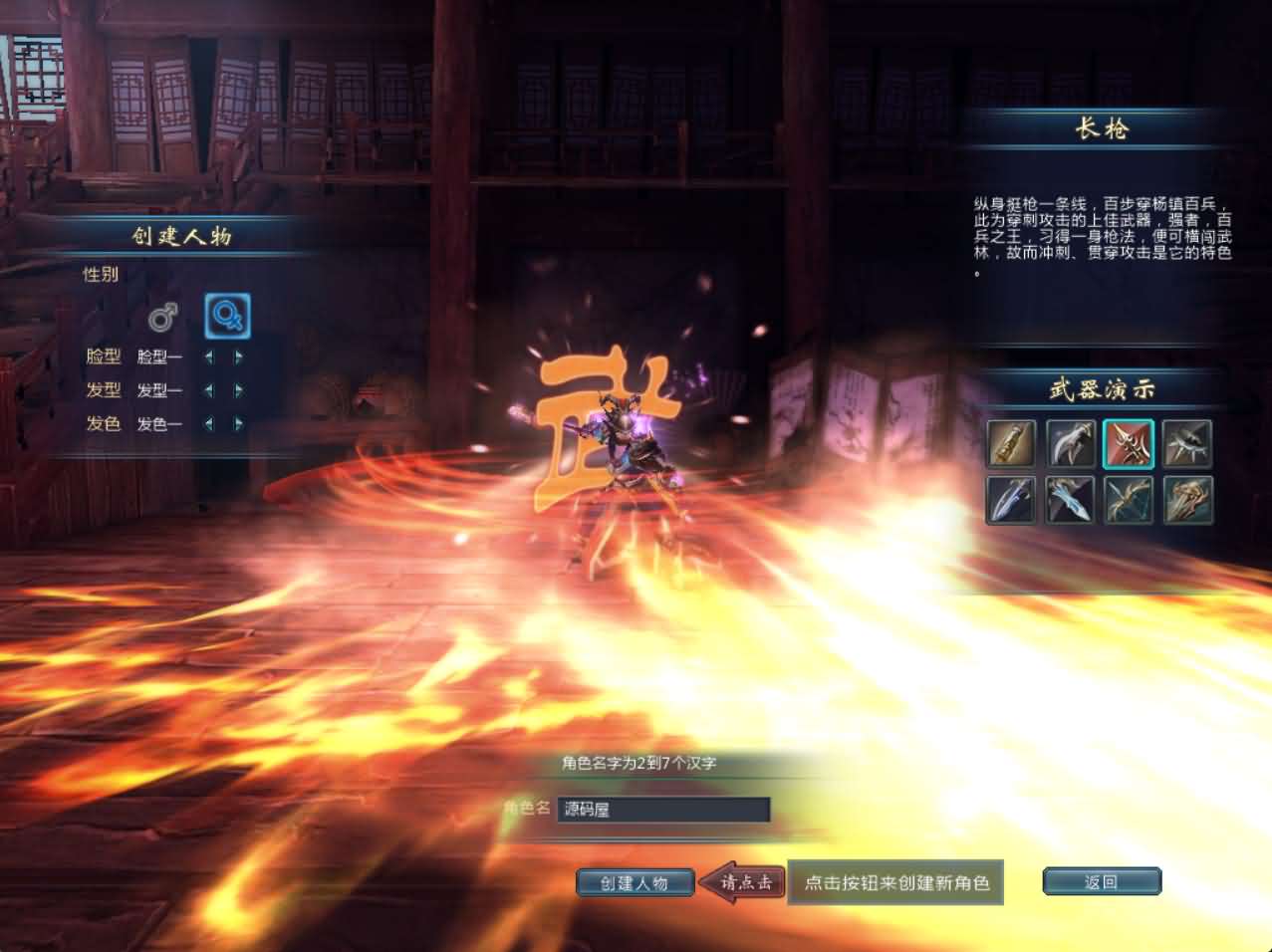1272x952 pixels.
Task: Click the 创建人物 create character button
Action: 635,882
